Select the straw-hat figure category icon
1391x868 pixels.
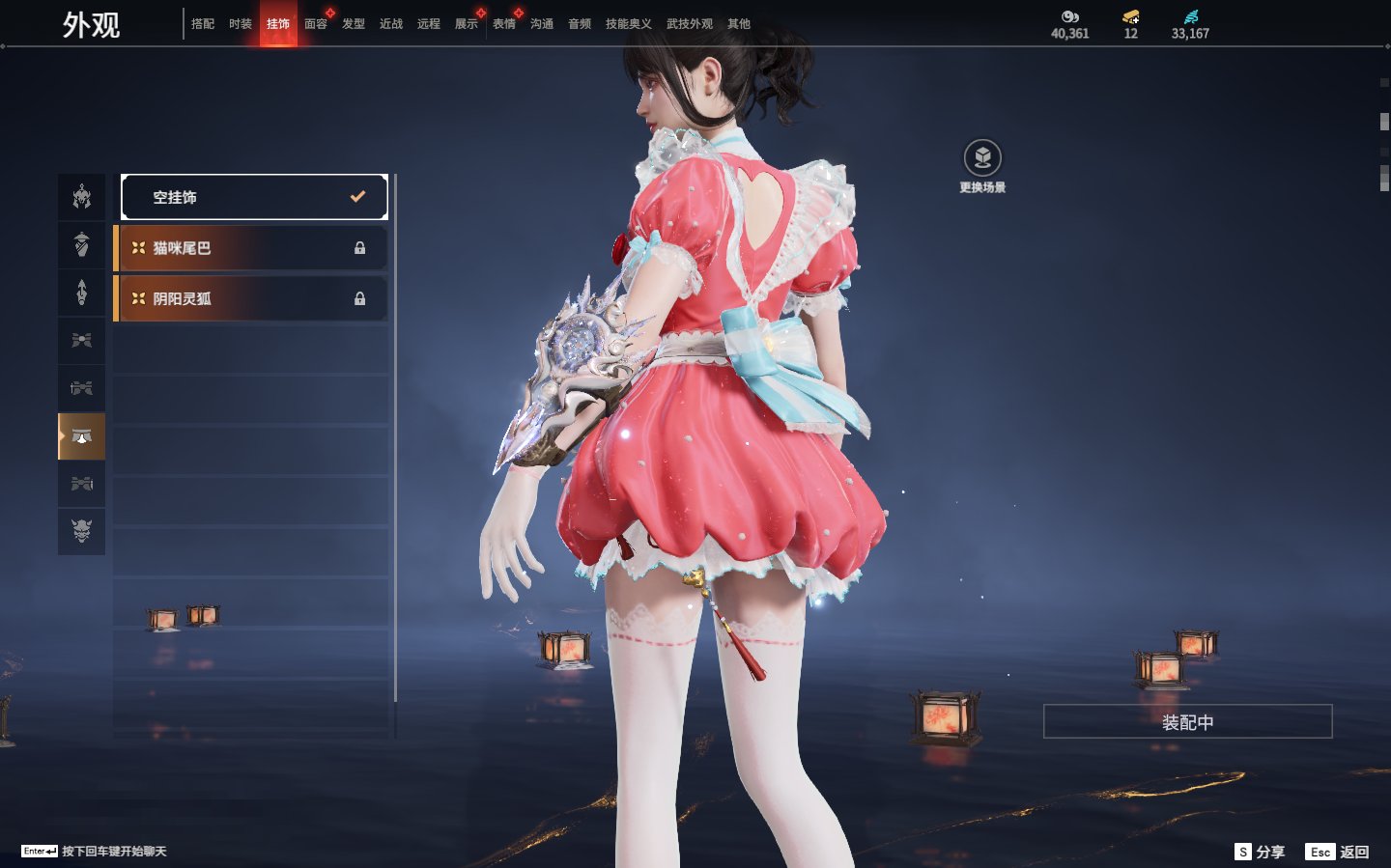click(x=82, y=244)
